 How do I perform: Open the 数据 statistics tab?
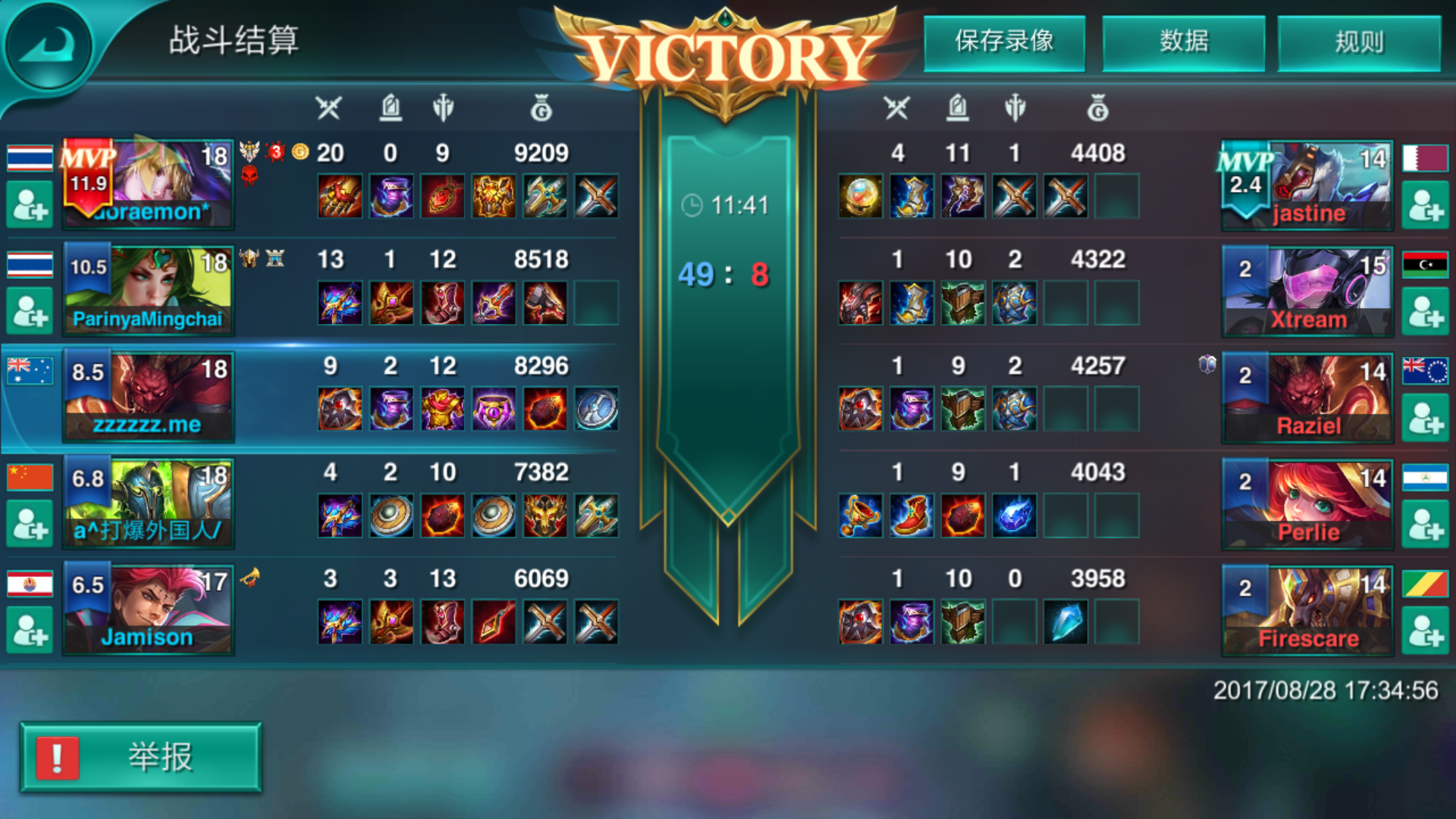tap(1183, 42)
